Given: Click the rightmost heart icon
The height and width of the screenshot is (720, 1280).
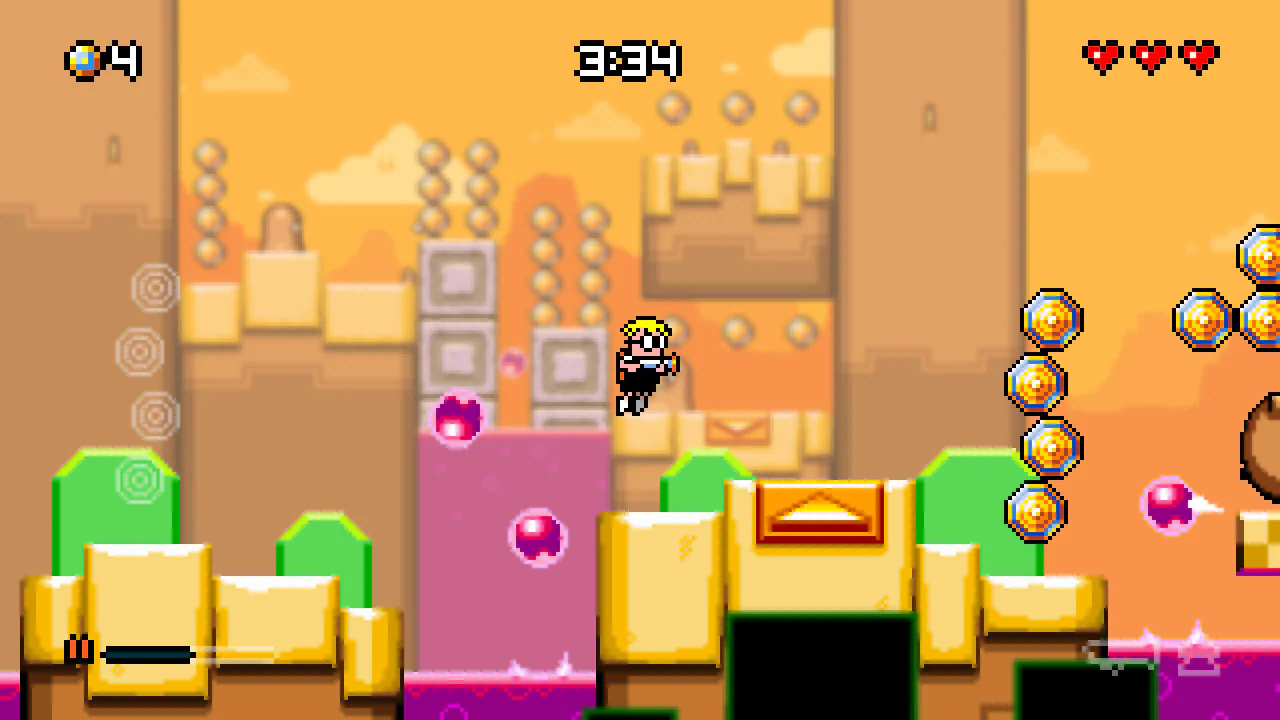Looking at the screenshot, I should coord(1196,57).
